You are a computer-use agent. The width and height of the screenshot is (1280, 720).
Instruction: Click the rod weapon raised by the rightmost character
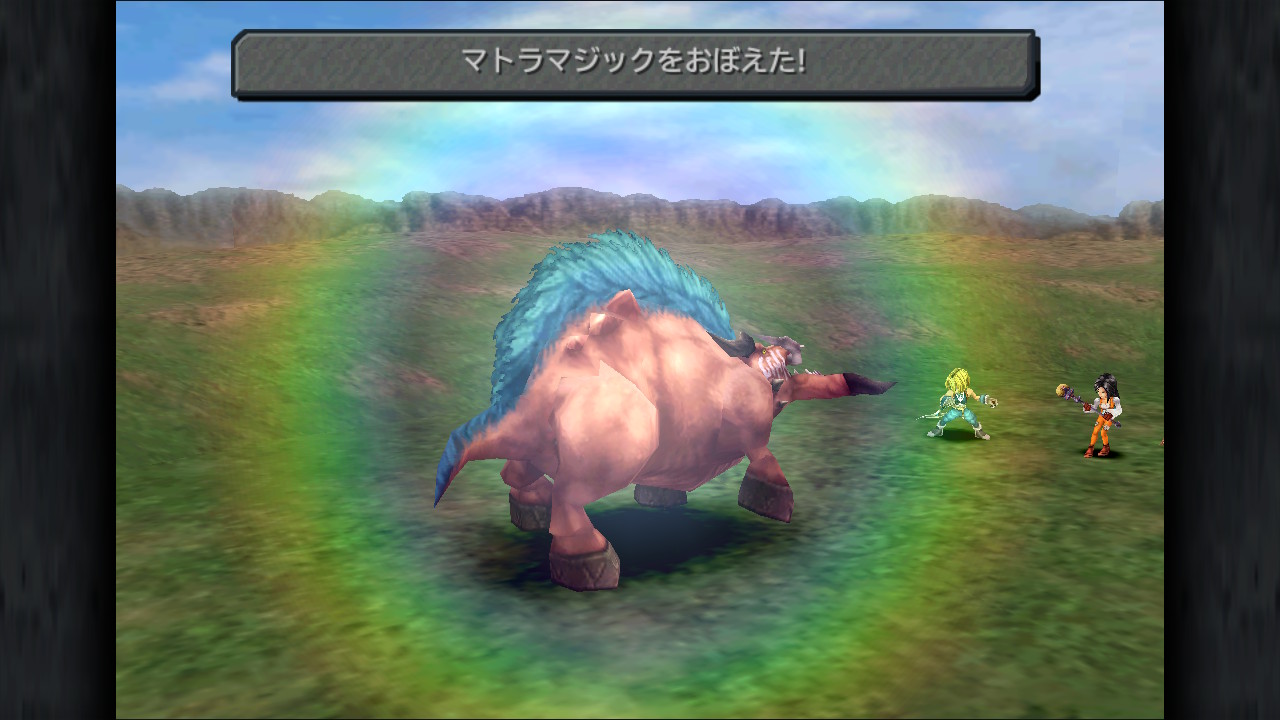[1062, 388]
